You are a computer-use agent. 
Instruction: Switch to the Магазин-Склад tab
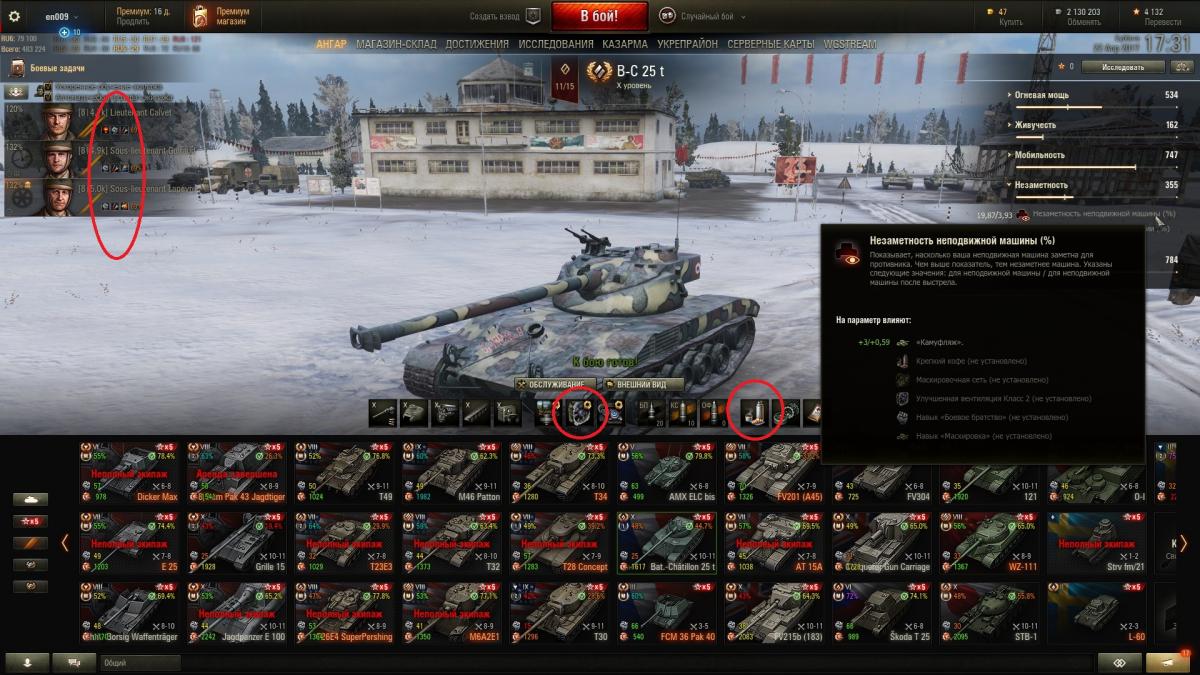tap(397, 44)
